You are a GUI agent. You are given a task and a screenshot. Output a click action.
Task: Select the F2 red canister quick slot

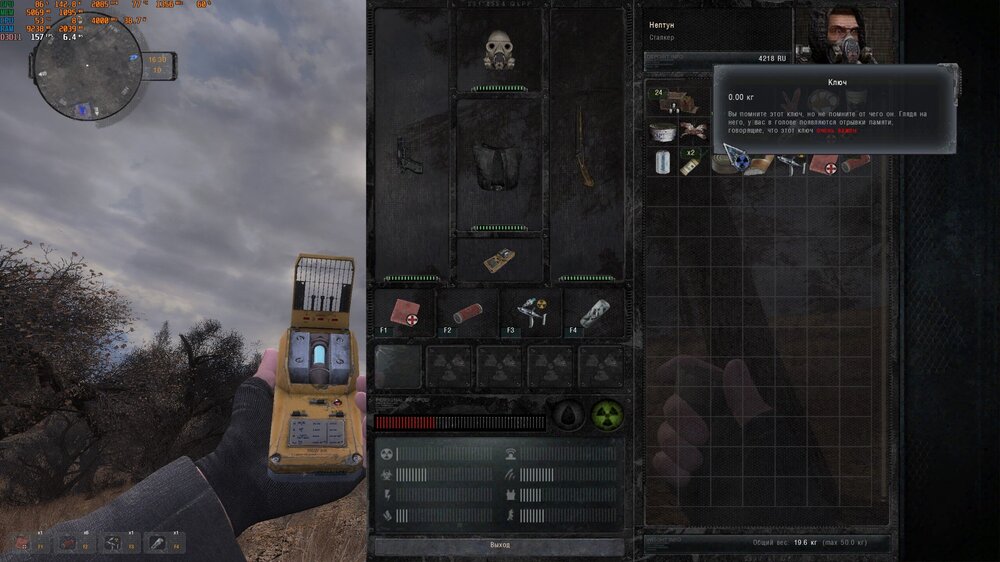click(x=468, y=312)
